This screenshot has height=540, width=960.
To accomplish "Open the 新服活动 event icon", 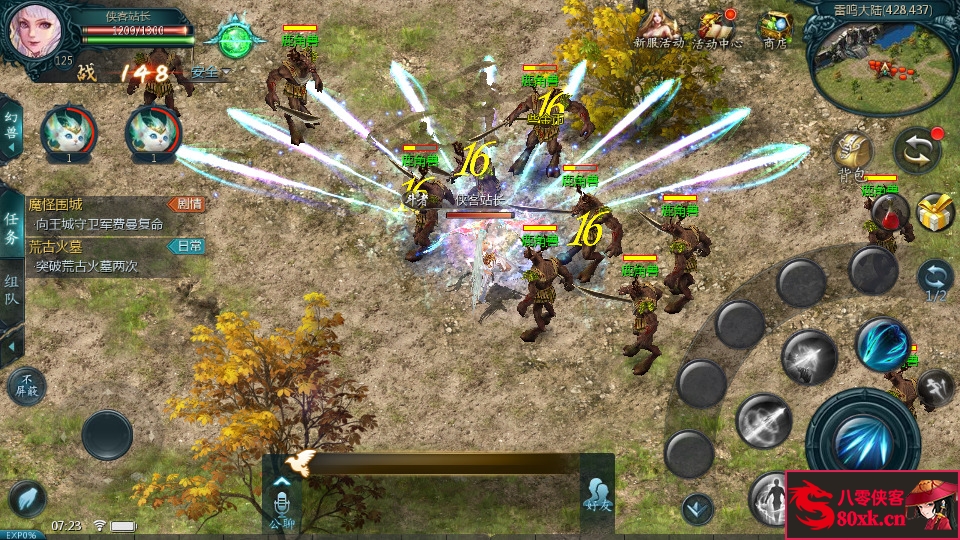I will coord(659,29).
